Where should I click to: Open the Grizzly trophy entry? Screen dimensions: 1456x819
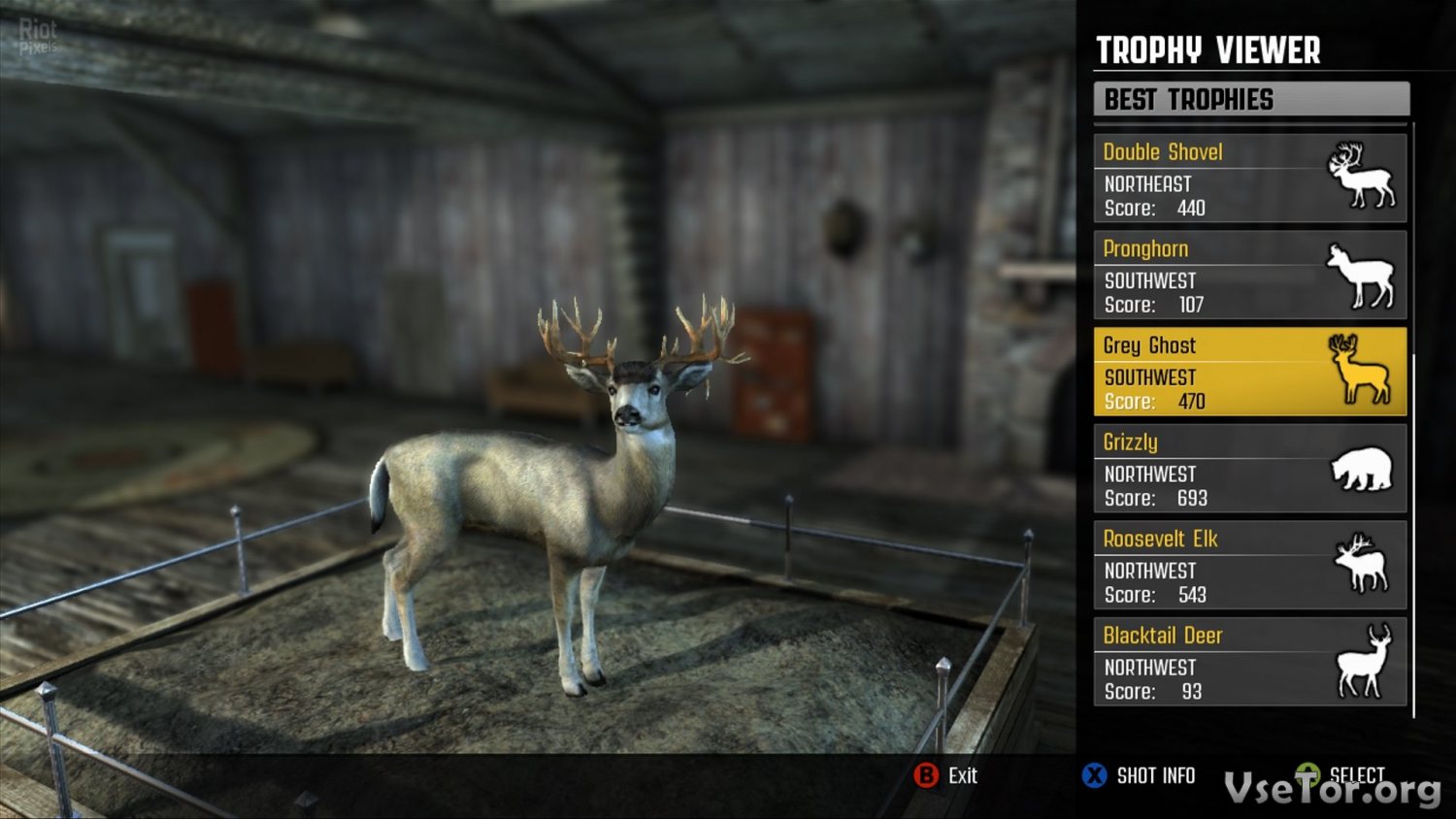tap(1249, 469)
